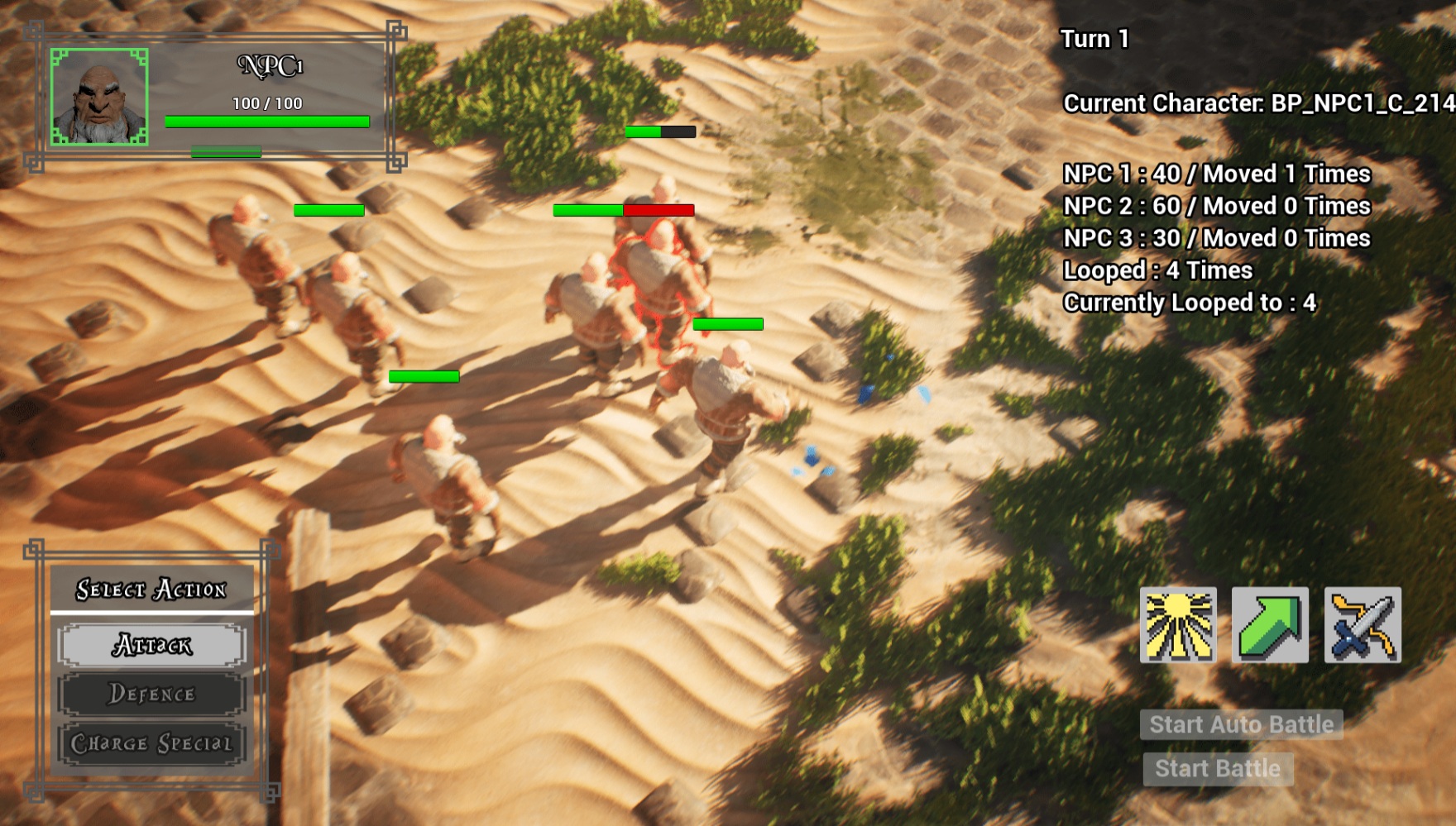Viewport: 1456px width, 826px height.
Task: Select the green arrow ability icon
Action: click(1270, 625)
